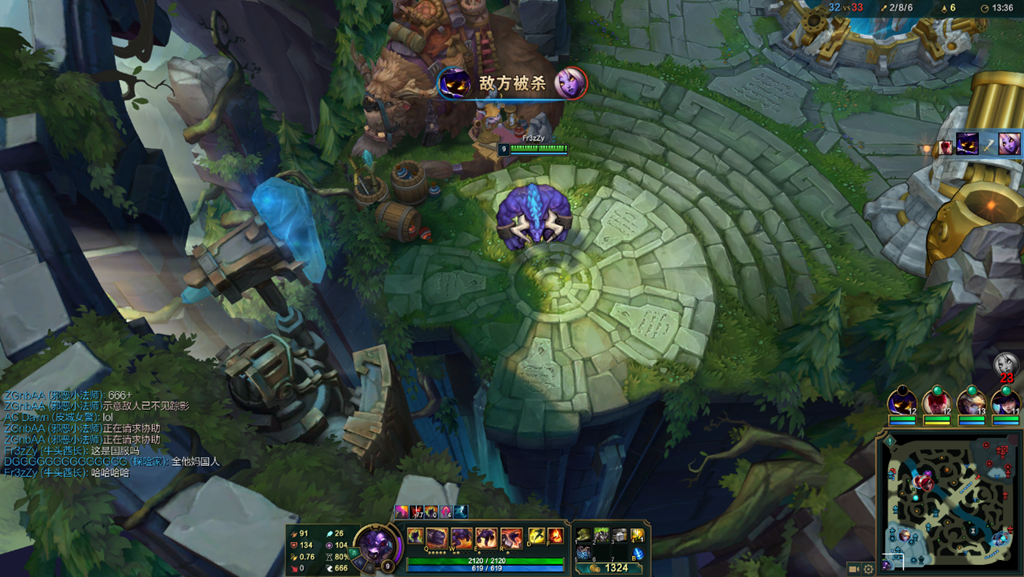Select the blue trinket ward slot

coord(637,552)
